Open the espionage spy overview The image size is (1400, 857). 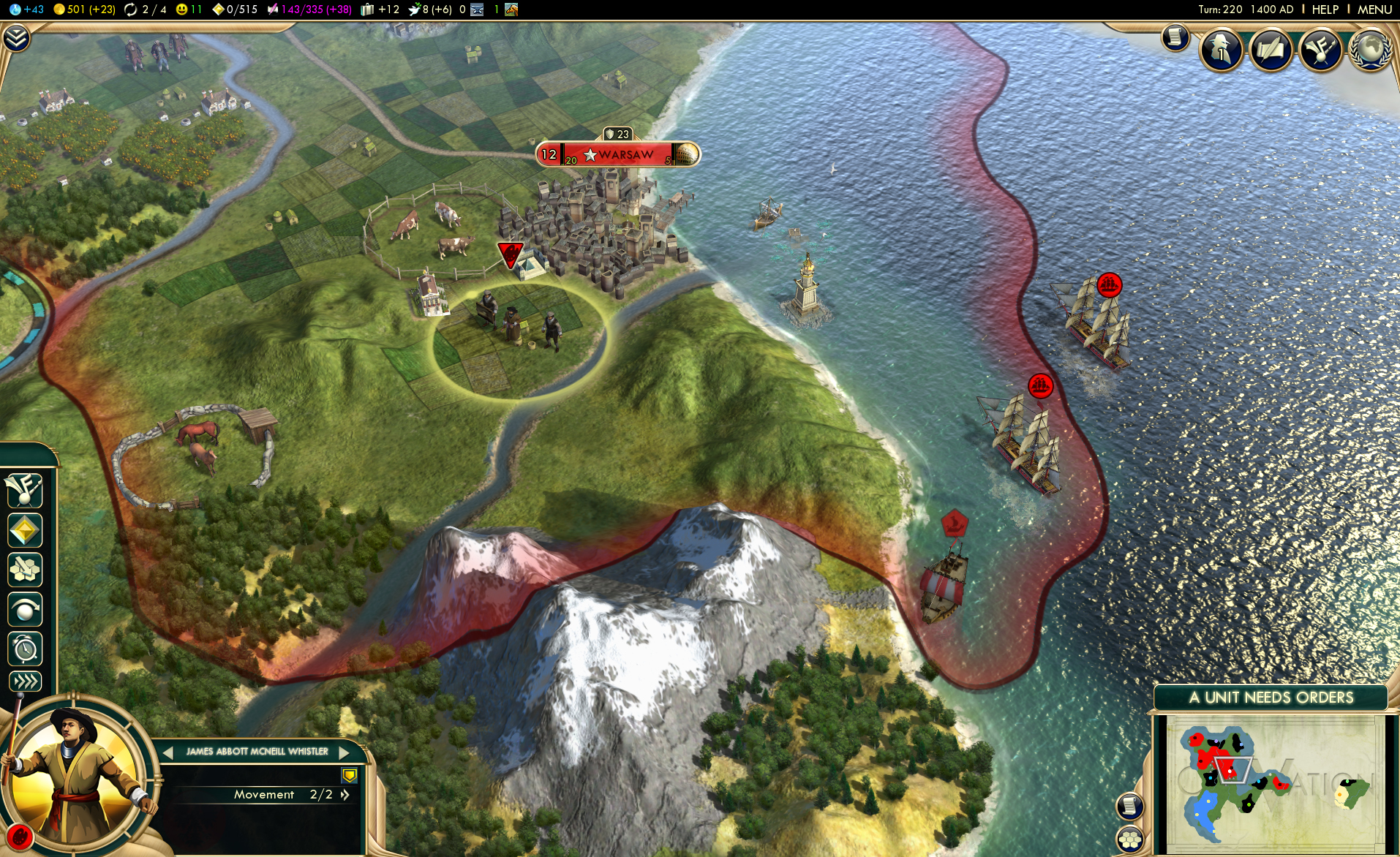(1221, 50)
